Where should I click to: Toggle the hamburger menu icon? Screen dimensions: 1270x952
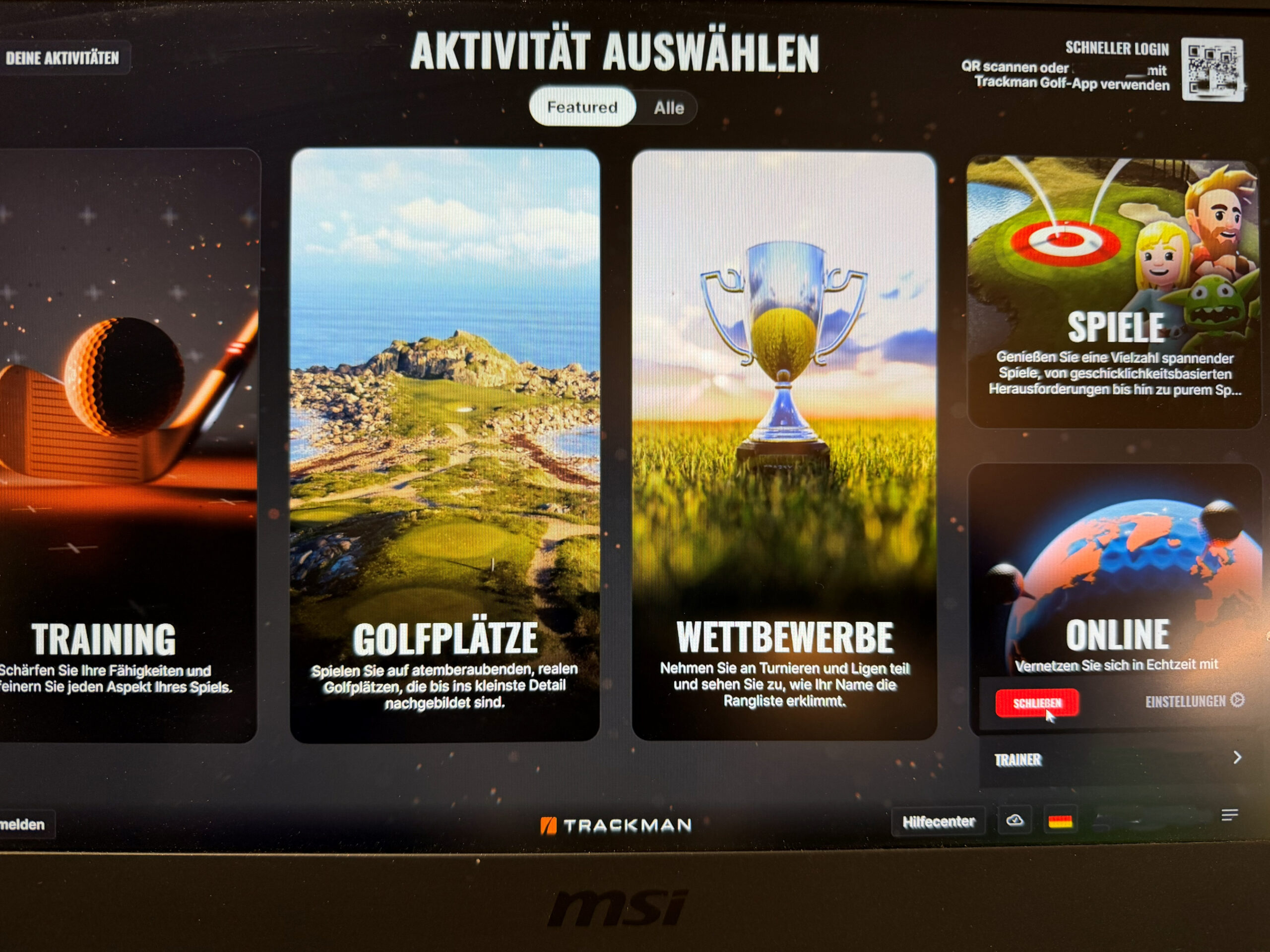click(1230, 815)
